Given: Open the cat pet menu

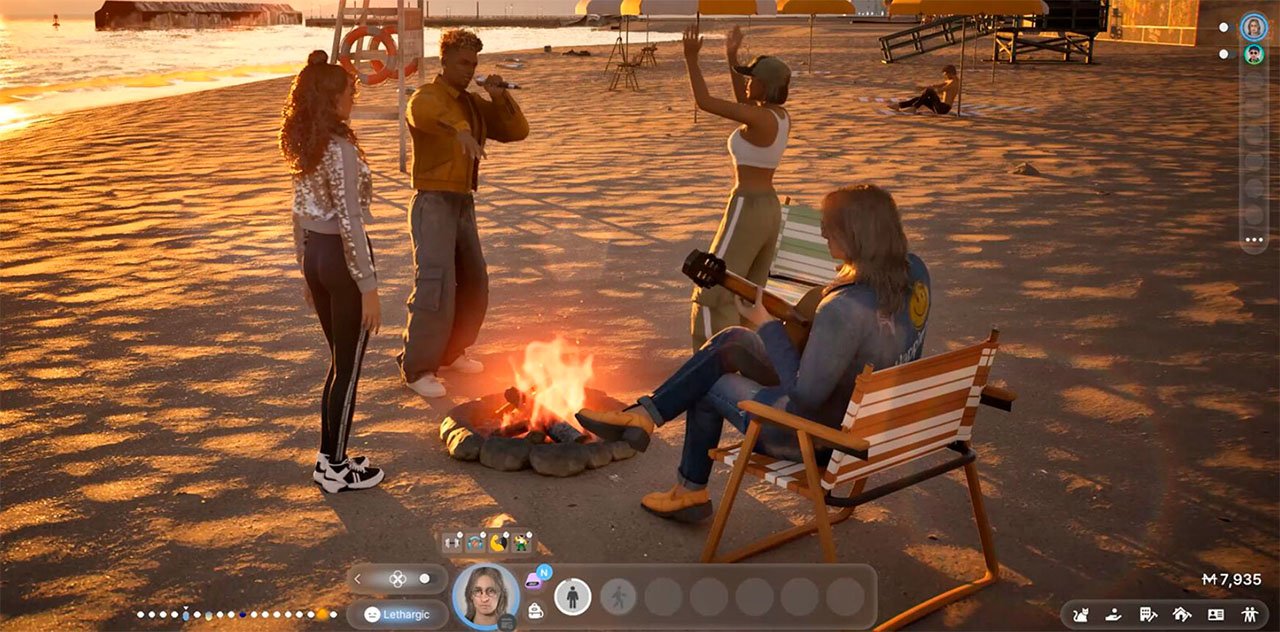Looking at the screenshot, I should pyautogui.click(x=1080, y=614).
